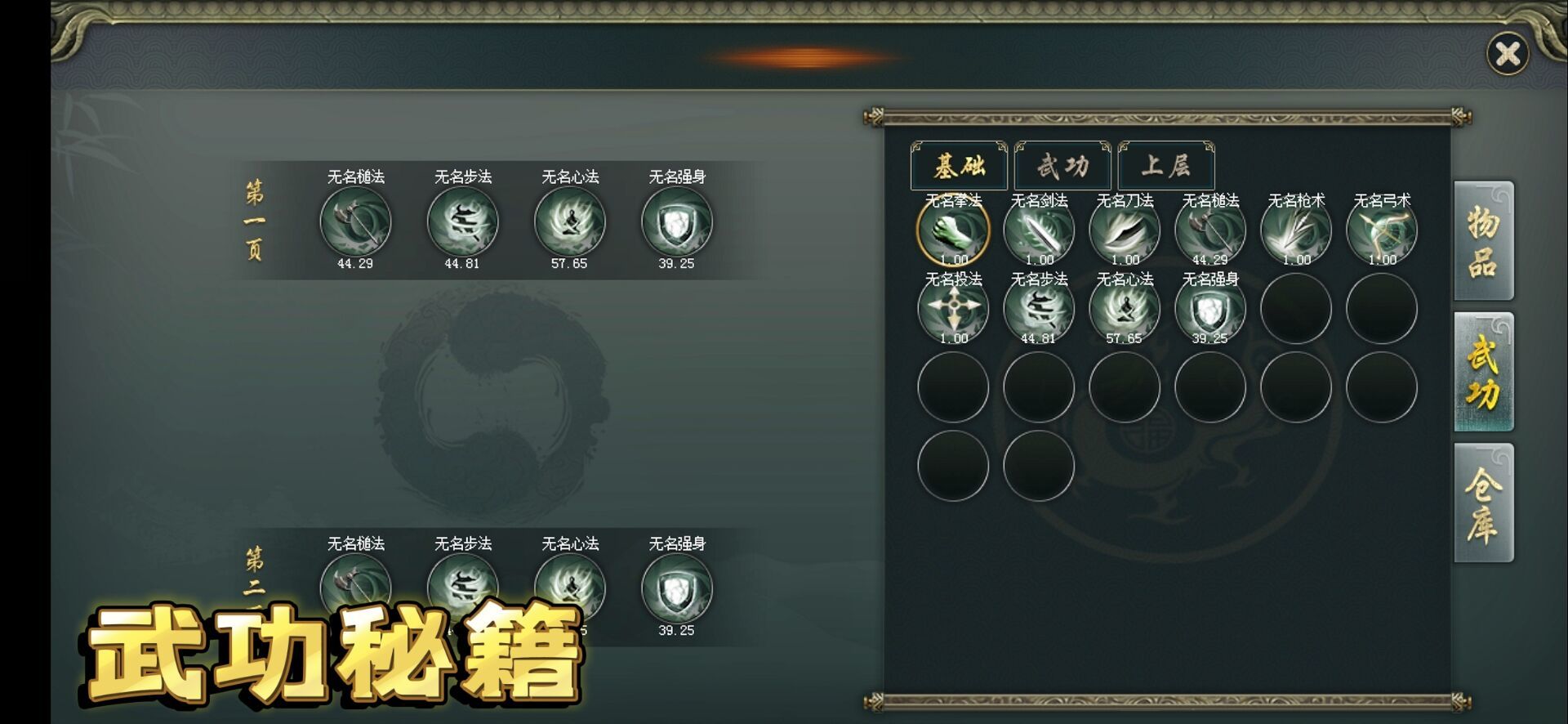
Task: Select the 无名强身 body skill in the grid
Action: pos(1212,308)
